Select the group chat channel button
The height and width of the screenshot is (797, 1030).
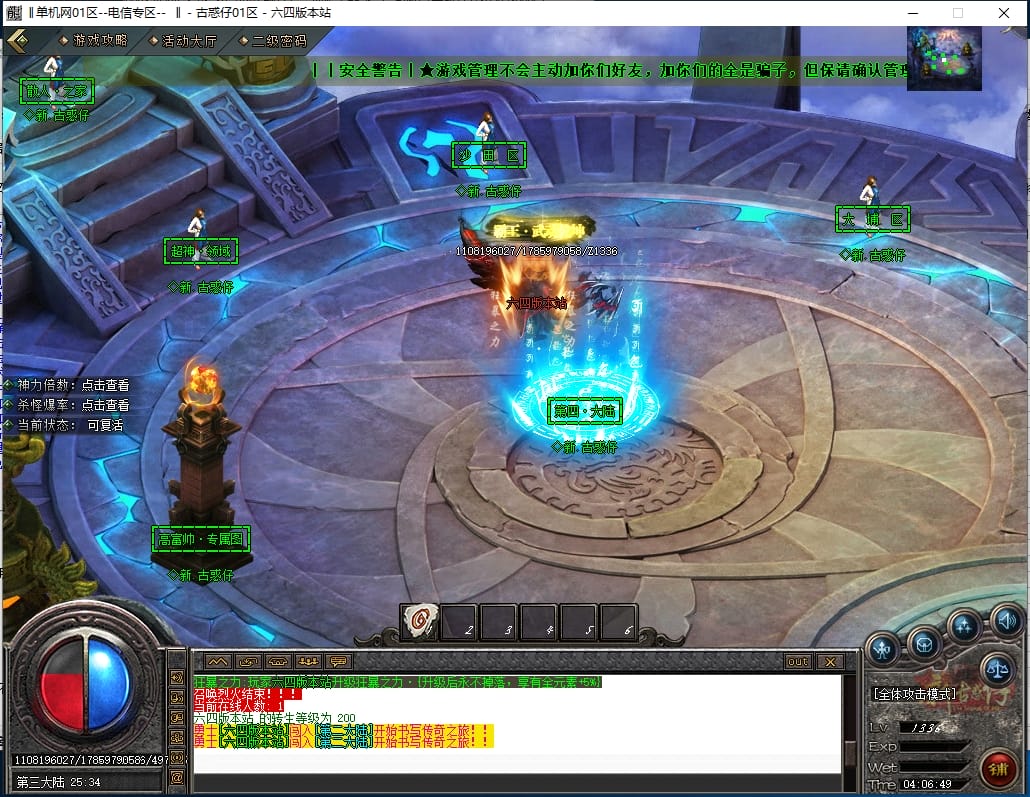[x=308, y=661]
